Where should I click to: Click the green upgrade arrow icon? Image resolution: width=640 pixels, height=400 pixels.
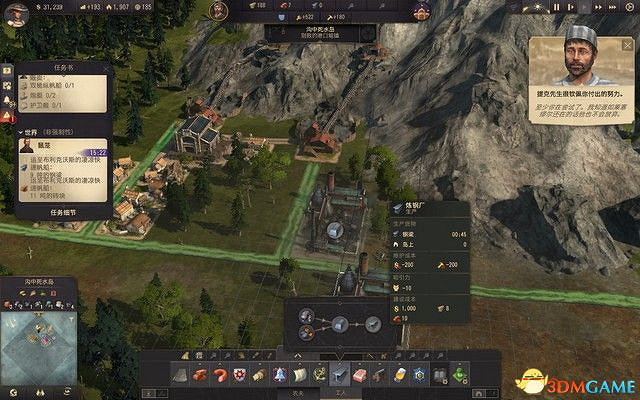[x=459, y=374]
